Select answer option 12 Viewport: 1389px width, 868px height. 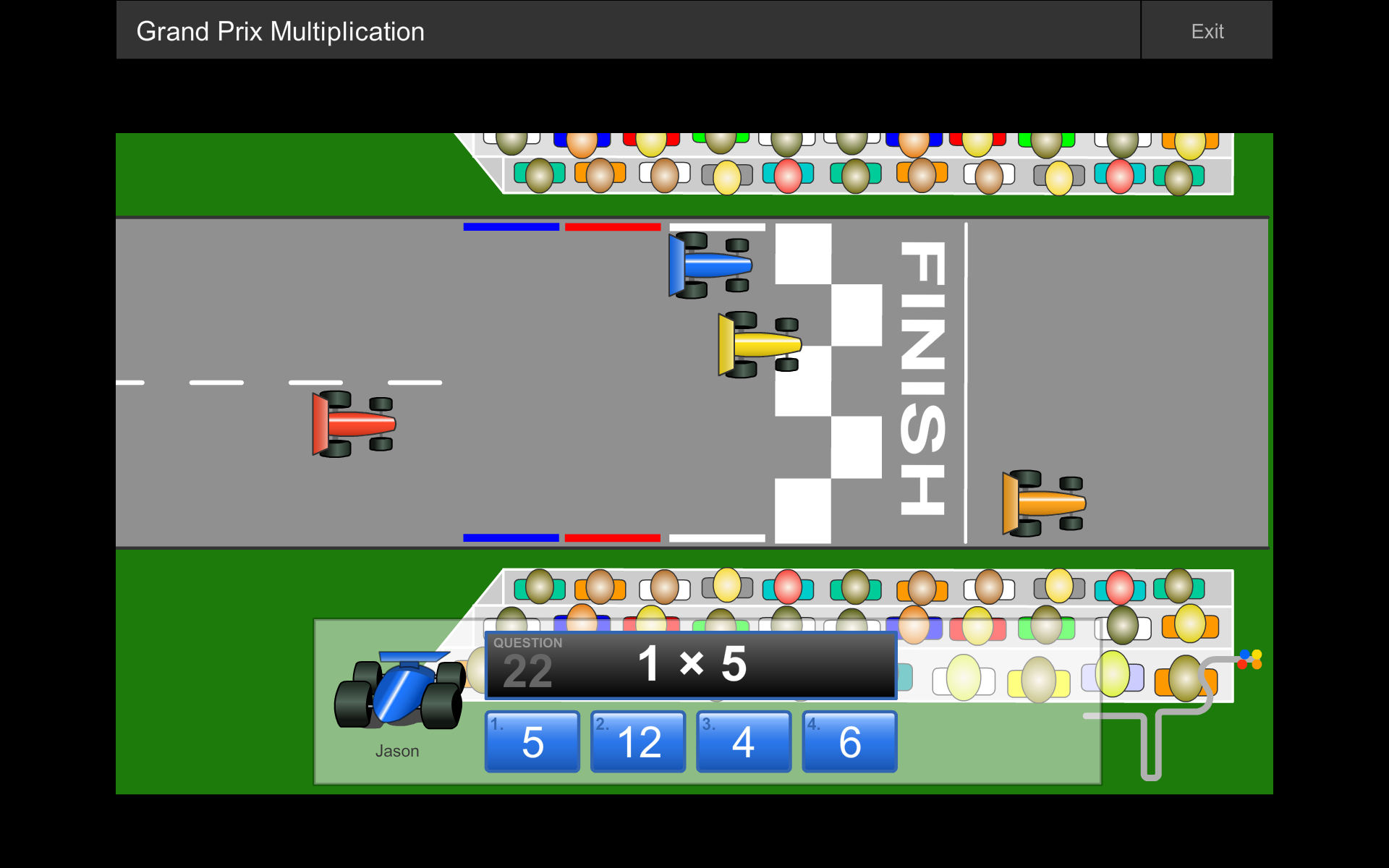(x=637, y=741)
